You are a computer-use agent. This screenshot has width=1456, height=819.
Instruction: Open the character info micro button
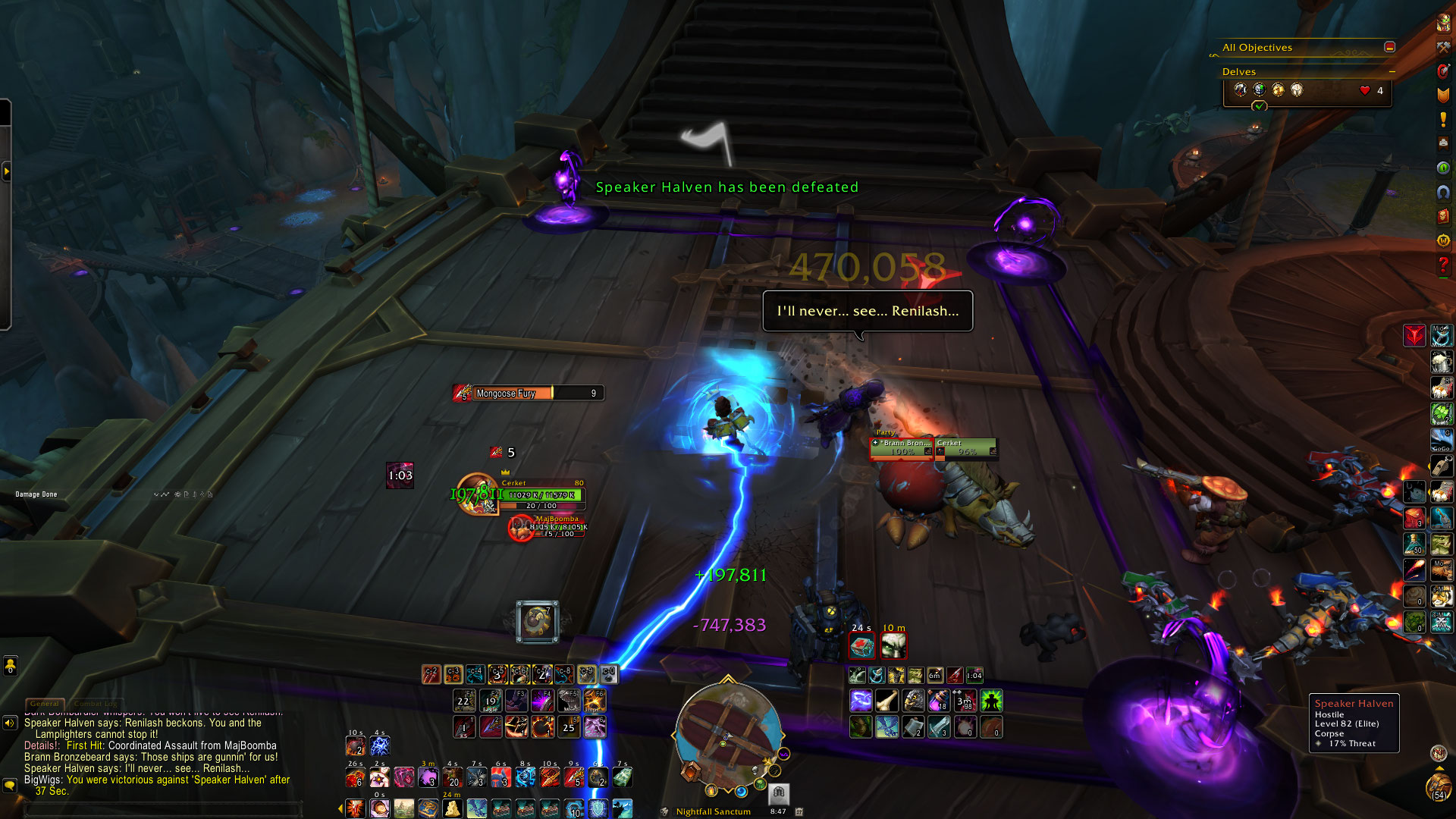pyautogui.click(x=1443, y=23)
